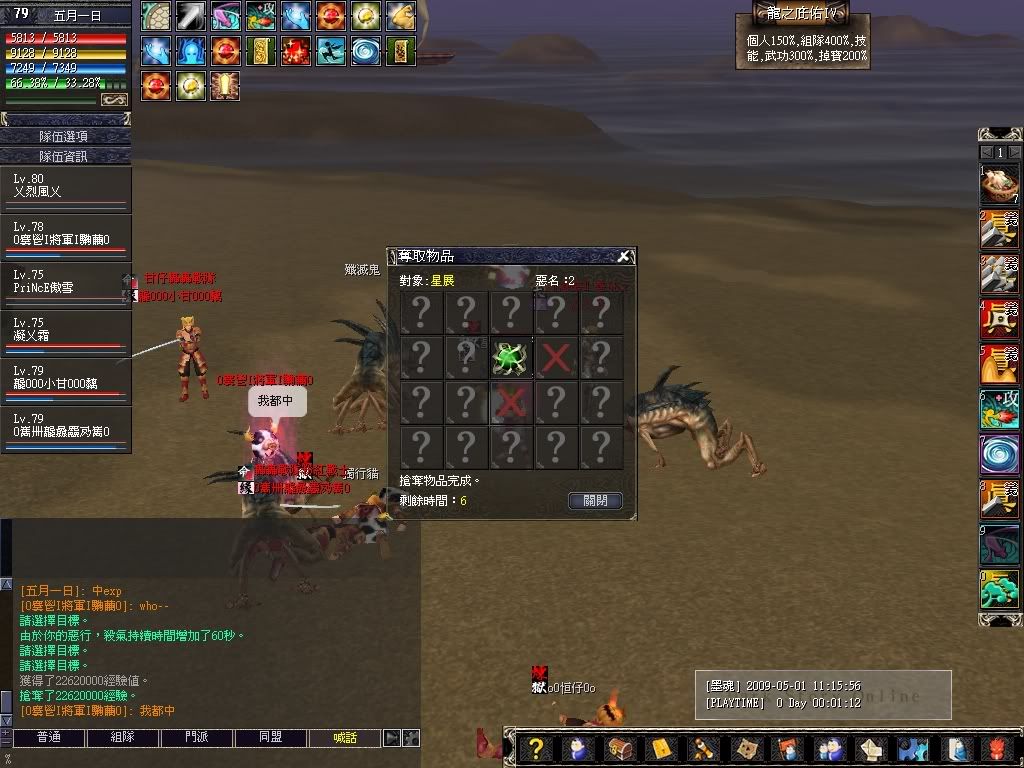Switch chat to 普通 channel
Image resolution: width=1024 pixels, height=768 pixels.
(x=48, y=738)
